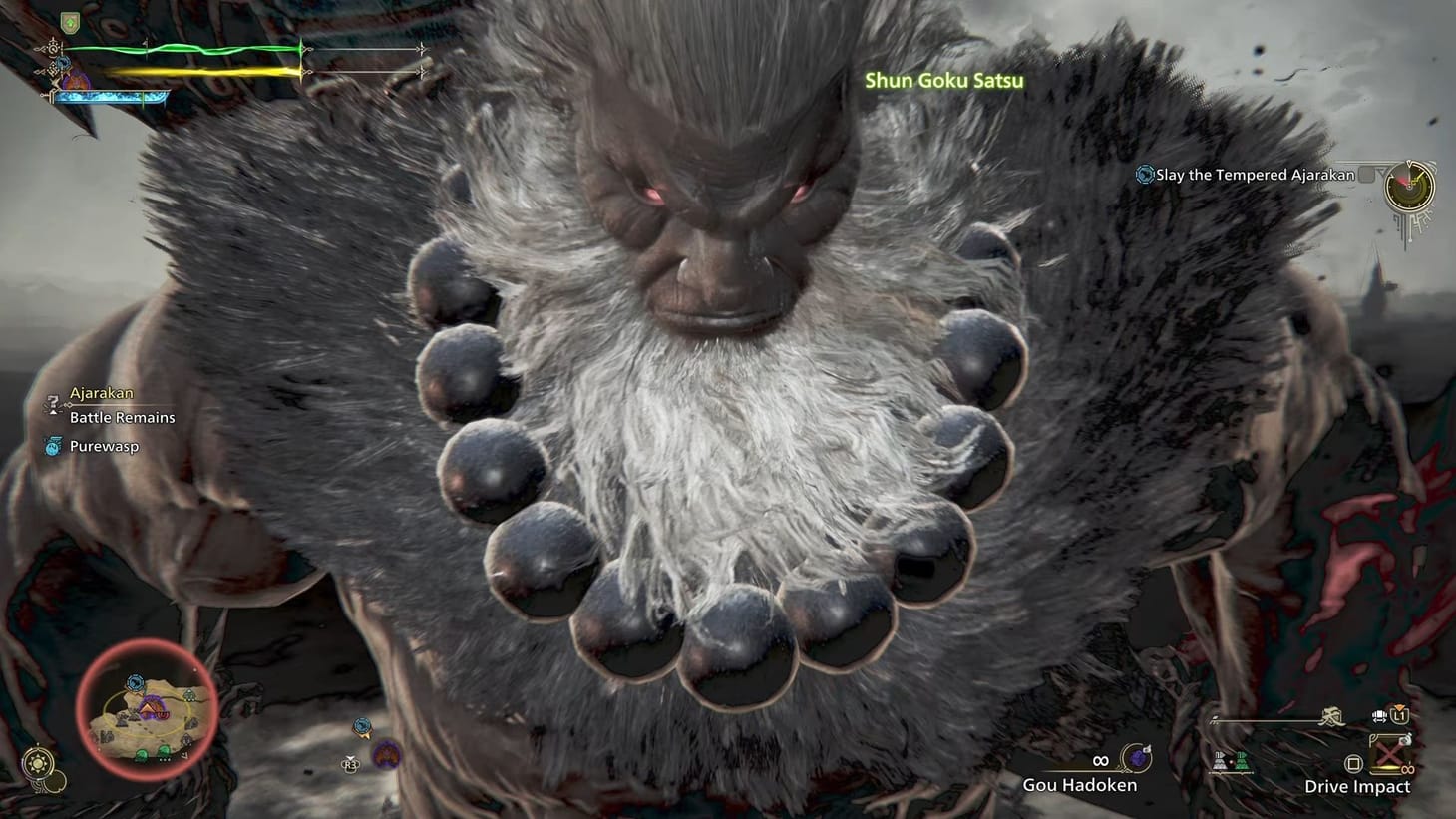Select the Shun Goku Satsu move name

coord(943,81)
